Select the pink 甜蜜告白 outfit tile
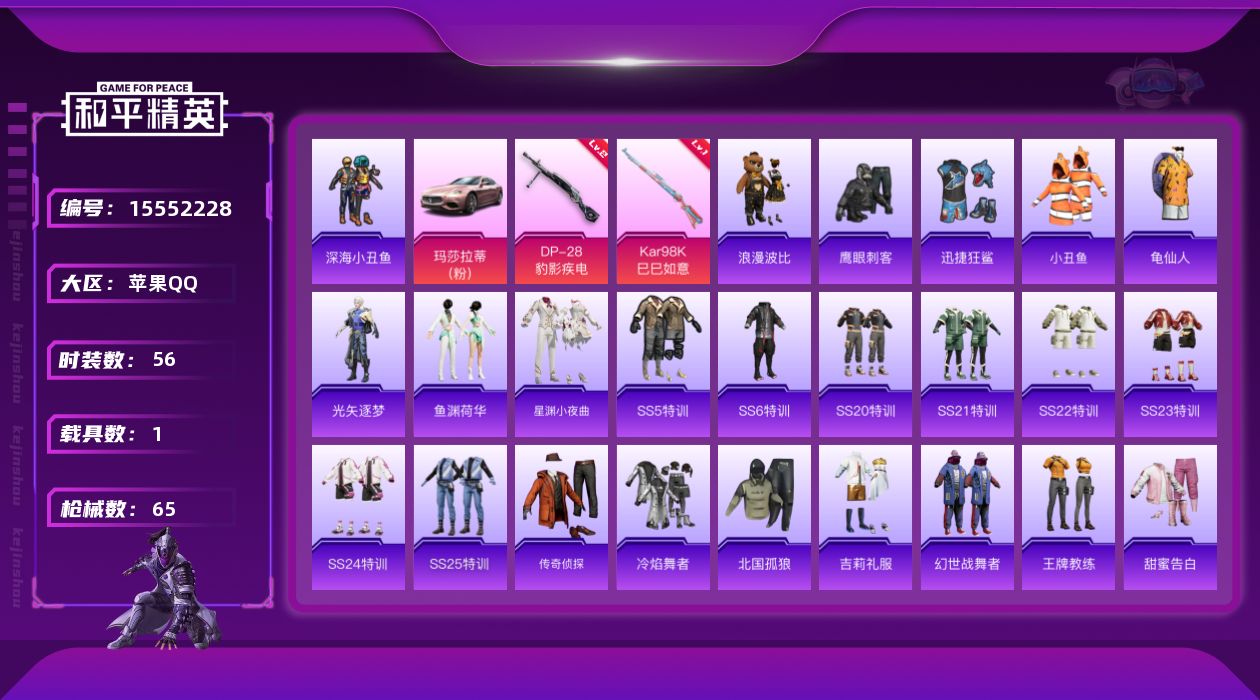 coord(1170,517)
